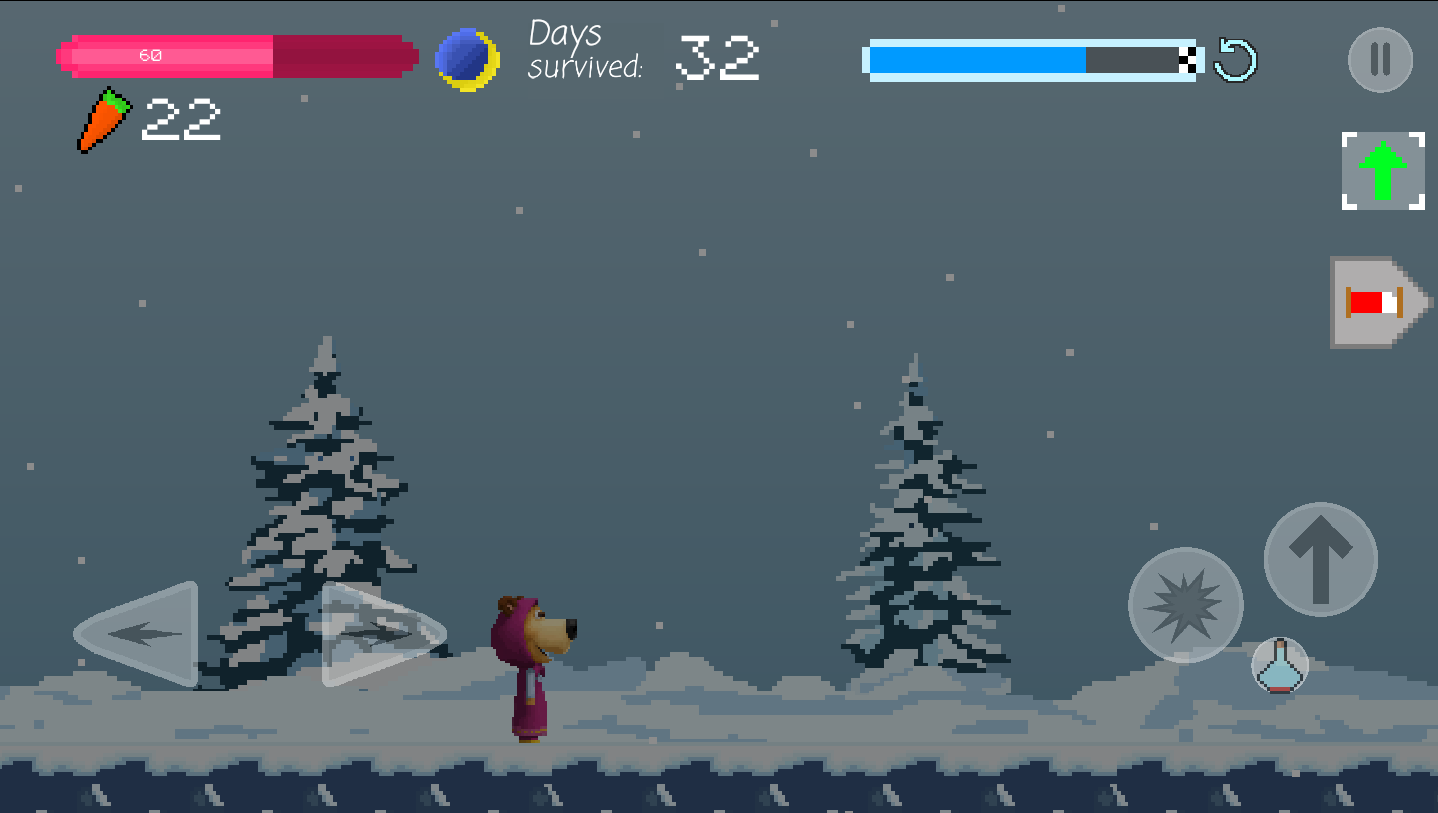The width and height of the screenshot is (1438, 813).
Task: Tap the pause button in the top-right corner
Action: pos(1379,60)
